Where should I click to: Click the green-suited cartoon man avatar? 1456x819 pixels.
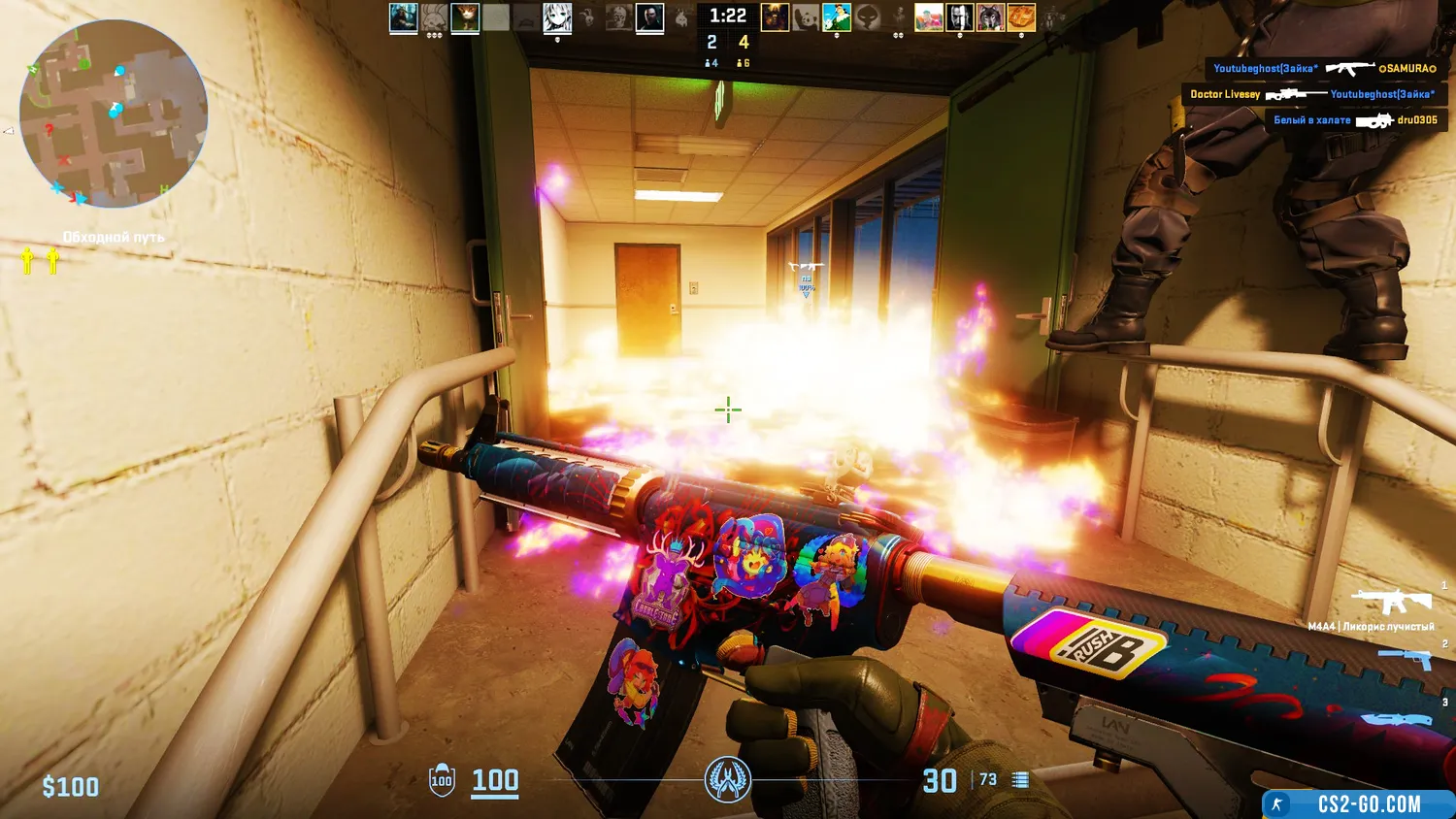click(837, 17)
